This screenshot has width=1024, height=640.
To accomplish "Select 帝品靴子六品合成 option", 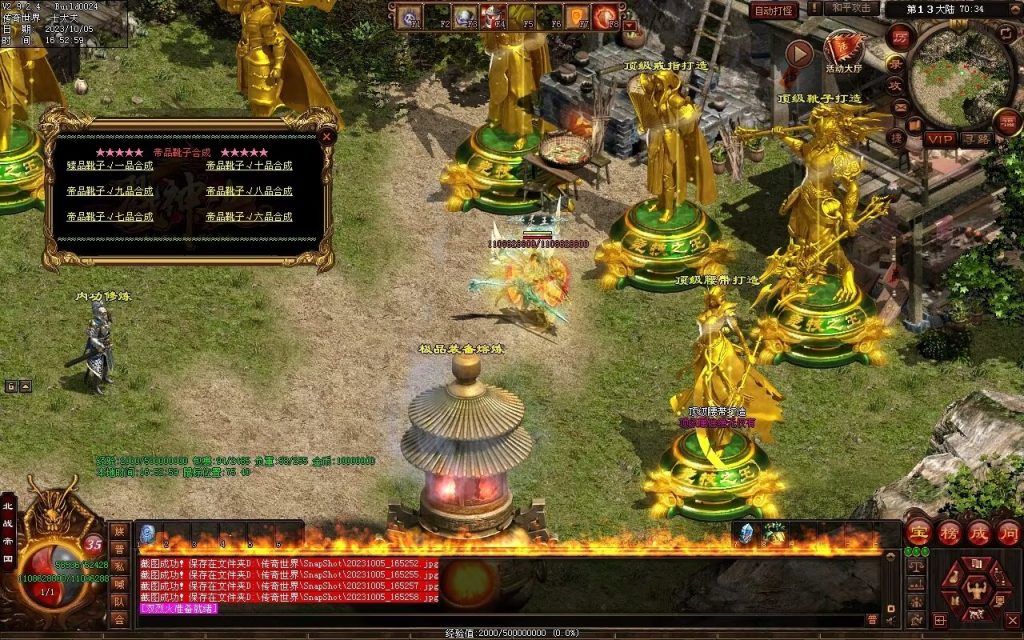I will (249, 217).
